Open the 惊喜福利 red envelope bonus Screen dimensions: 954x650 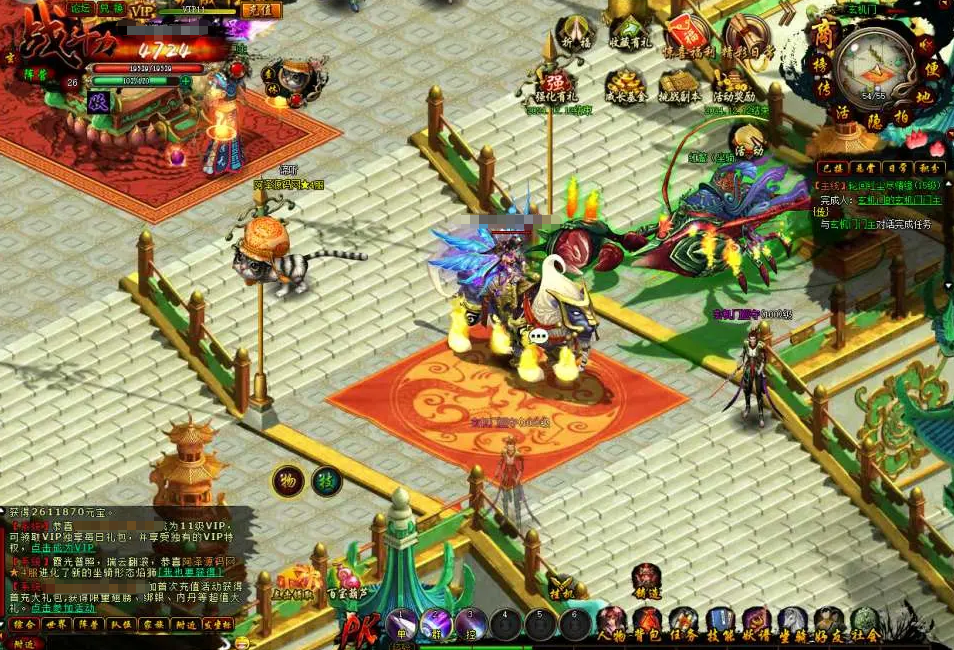[x=687, y=35]
